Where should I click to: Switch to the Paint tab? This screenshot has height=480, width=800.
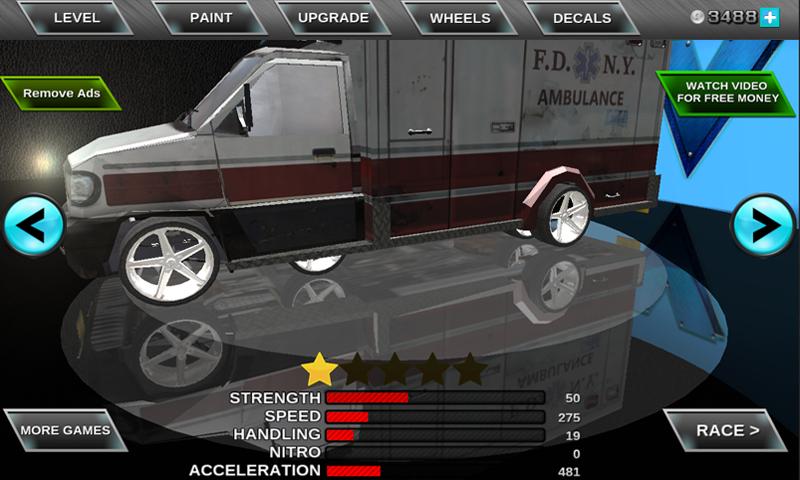[211, 18]
